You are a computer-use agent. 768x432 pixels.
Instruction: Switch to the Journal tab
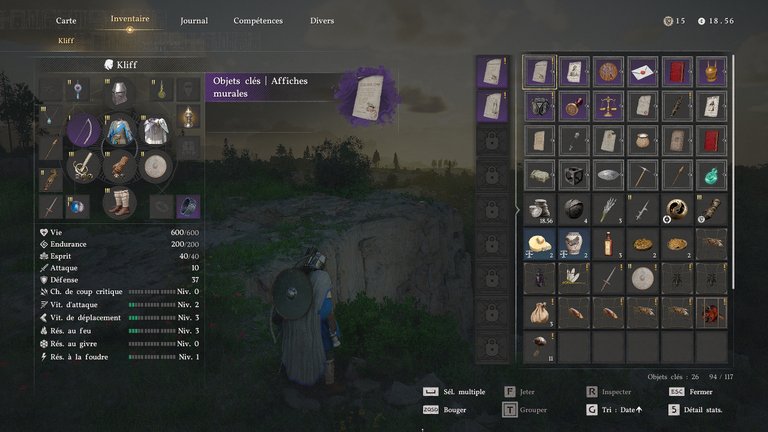pos(194,20)
